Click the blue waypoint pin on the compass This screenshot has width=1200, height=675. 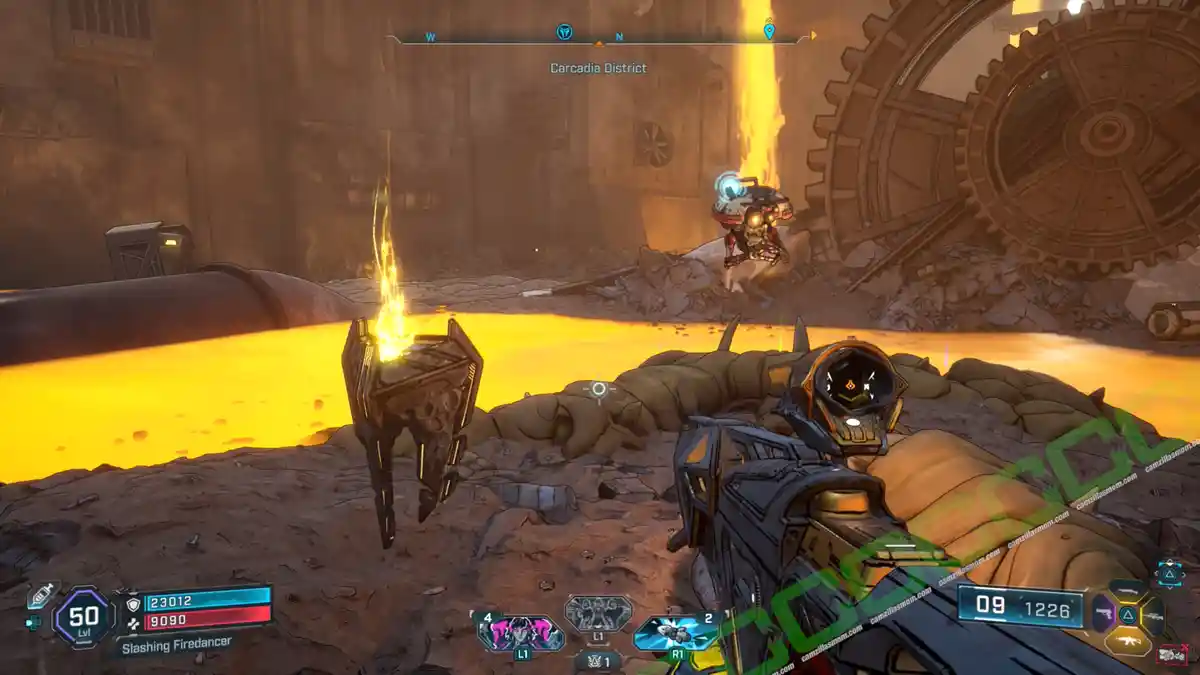tap(768, 31)
